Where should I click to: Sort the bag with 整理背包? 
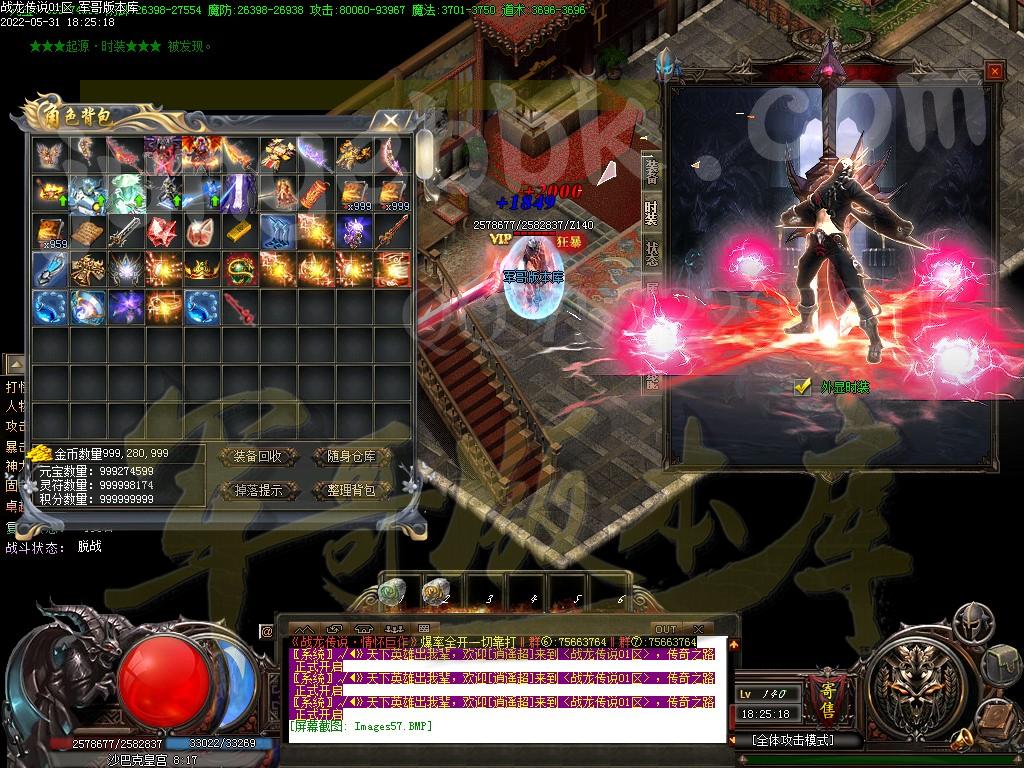(345, 490)
